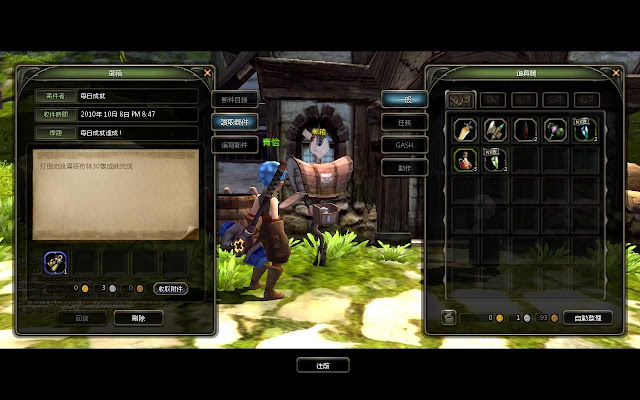Switch to the 編寫郵件 compose mail tab
Screen dimensions: 640x400
coord(236,145)
